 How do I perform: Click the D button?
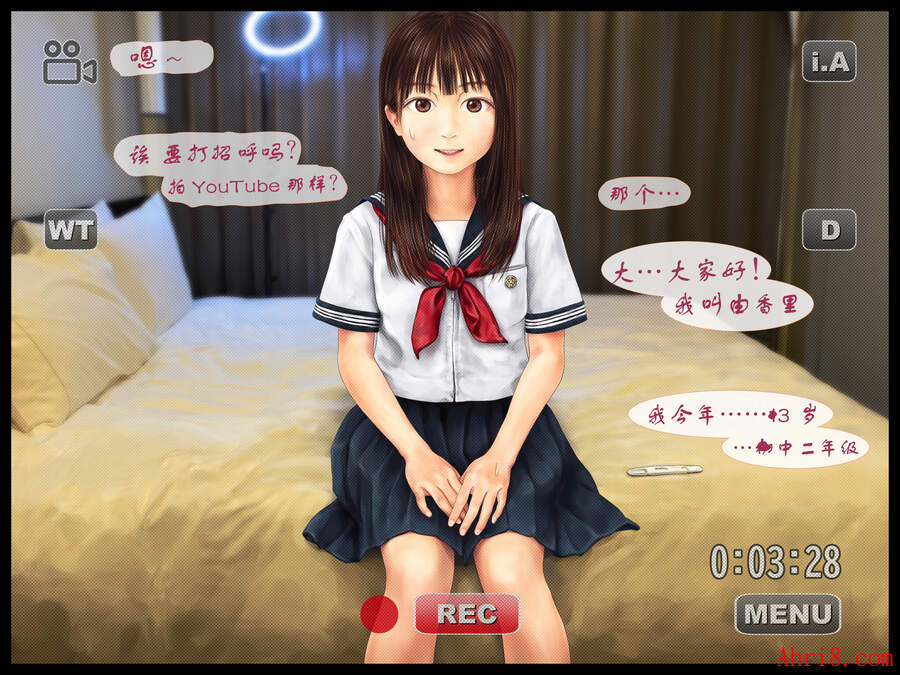829,230
